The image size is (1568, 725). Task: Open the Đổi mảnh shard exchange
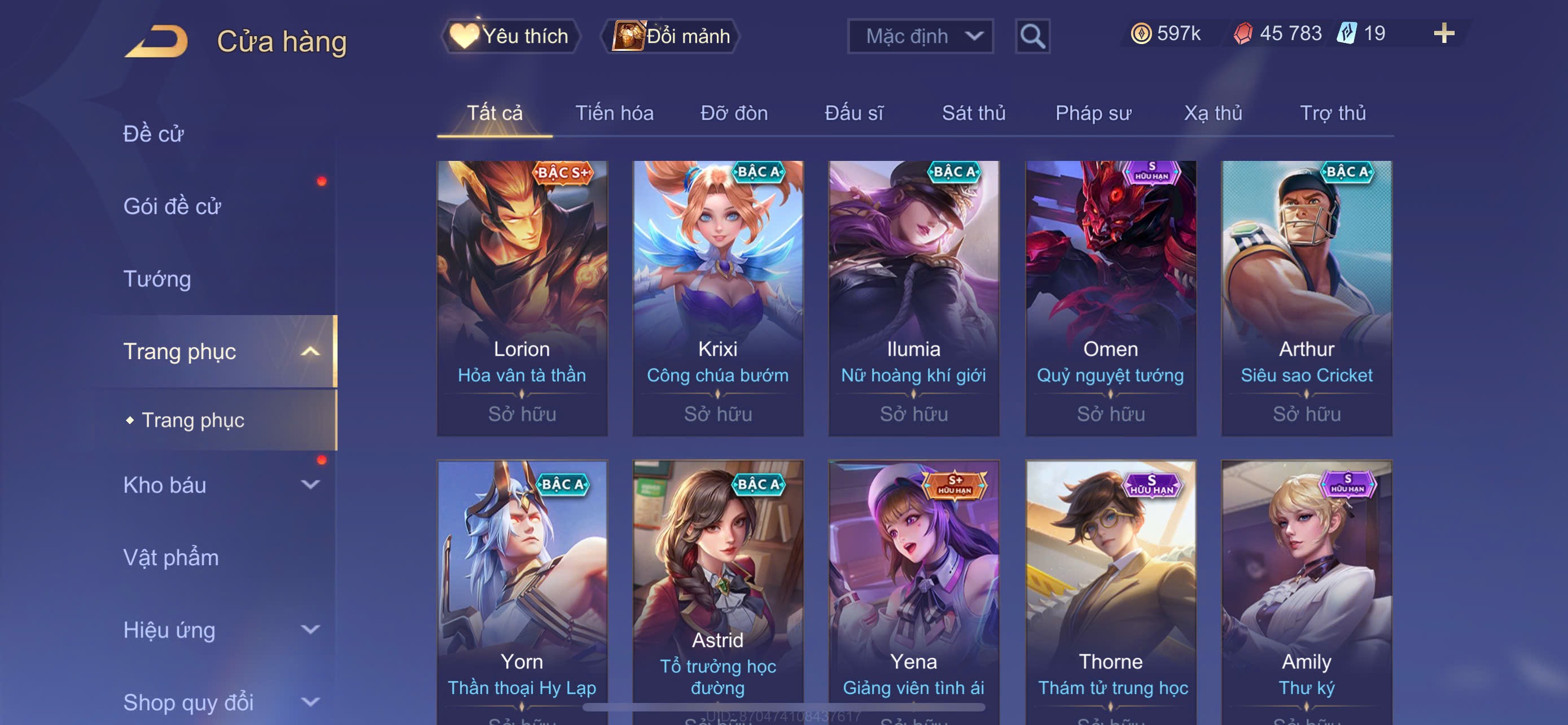pyautogui.click(x=671, y=36)
